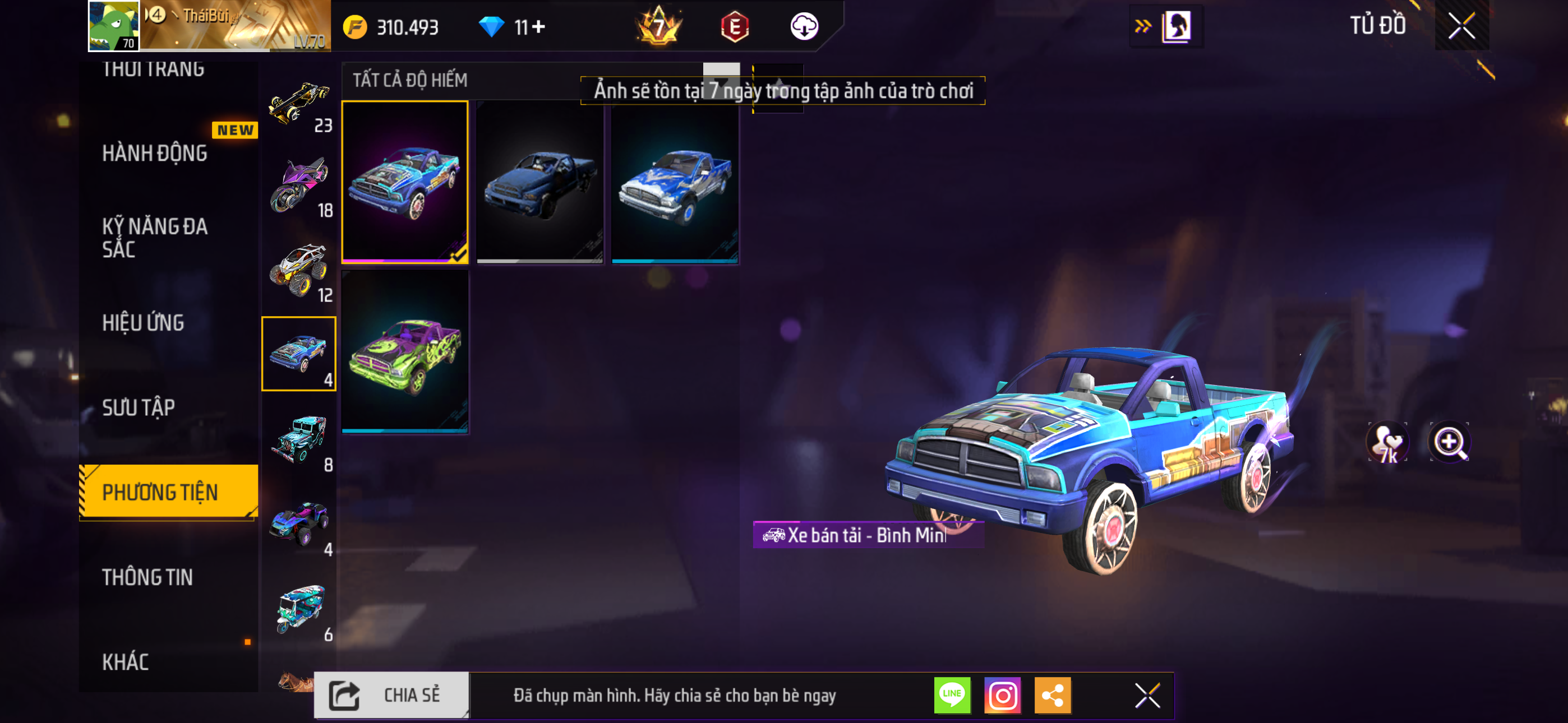The width and height of the screenshot is (1568, 723).
Task: Dismiss the screenshot share bar
Action: 1147,695
